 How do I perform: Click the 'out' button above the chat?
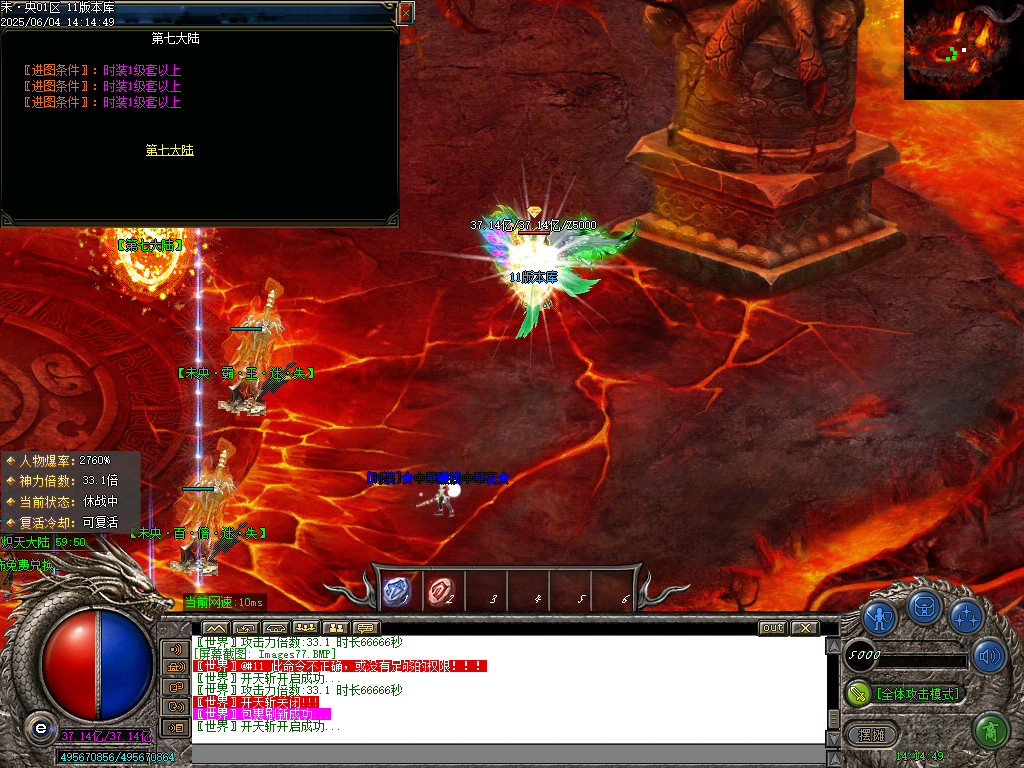click(x=772, y=628)
